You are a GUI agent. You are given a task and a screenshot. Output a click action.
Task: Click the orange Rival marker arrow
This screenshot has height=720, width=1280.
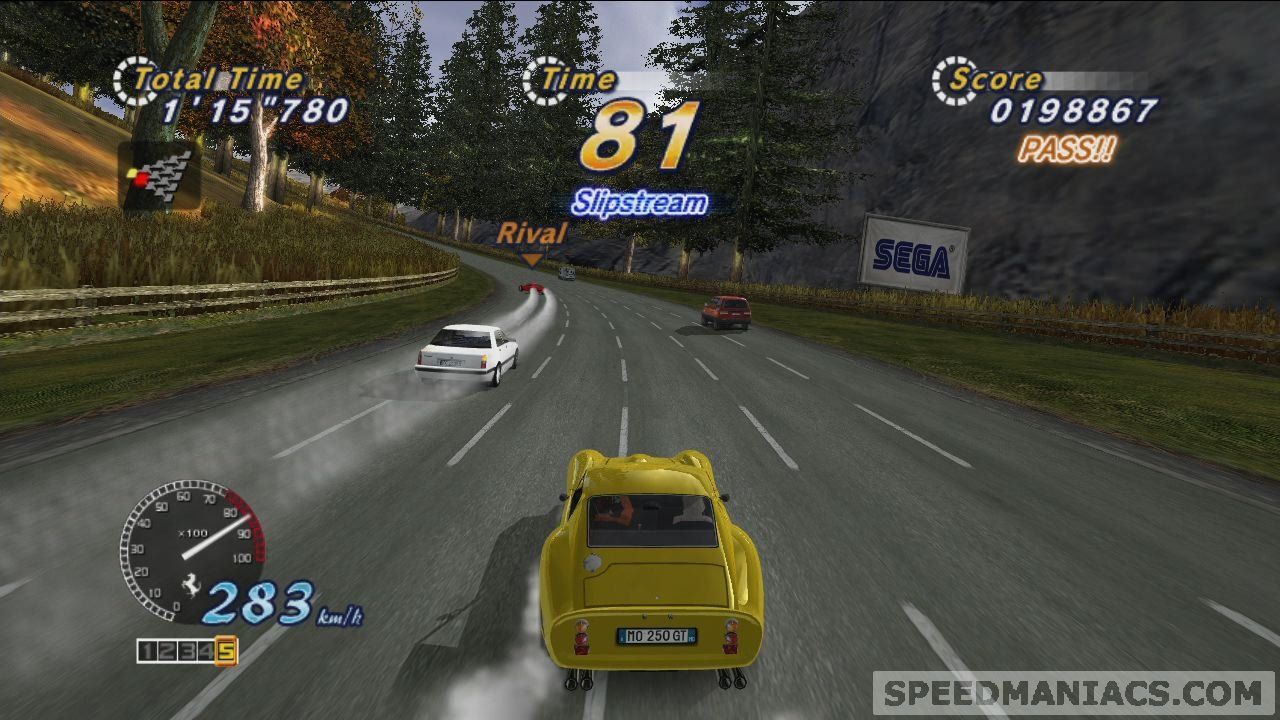[x=533, y=260]
